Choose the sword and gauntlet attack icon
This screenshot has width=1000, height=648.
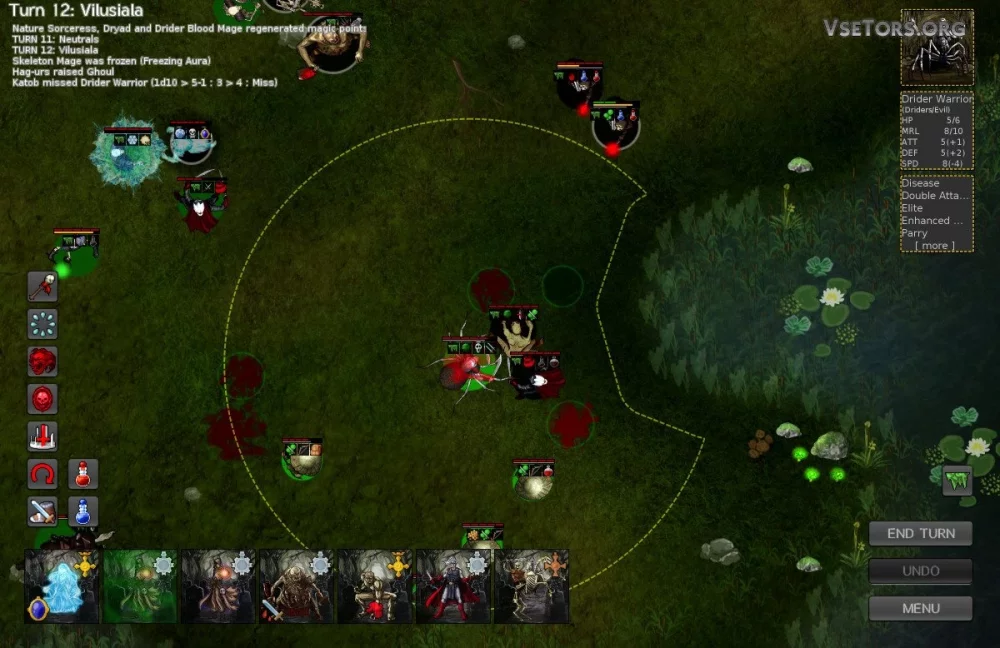pyautogui.click(x=42, y=511)
